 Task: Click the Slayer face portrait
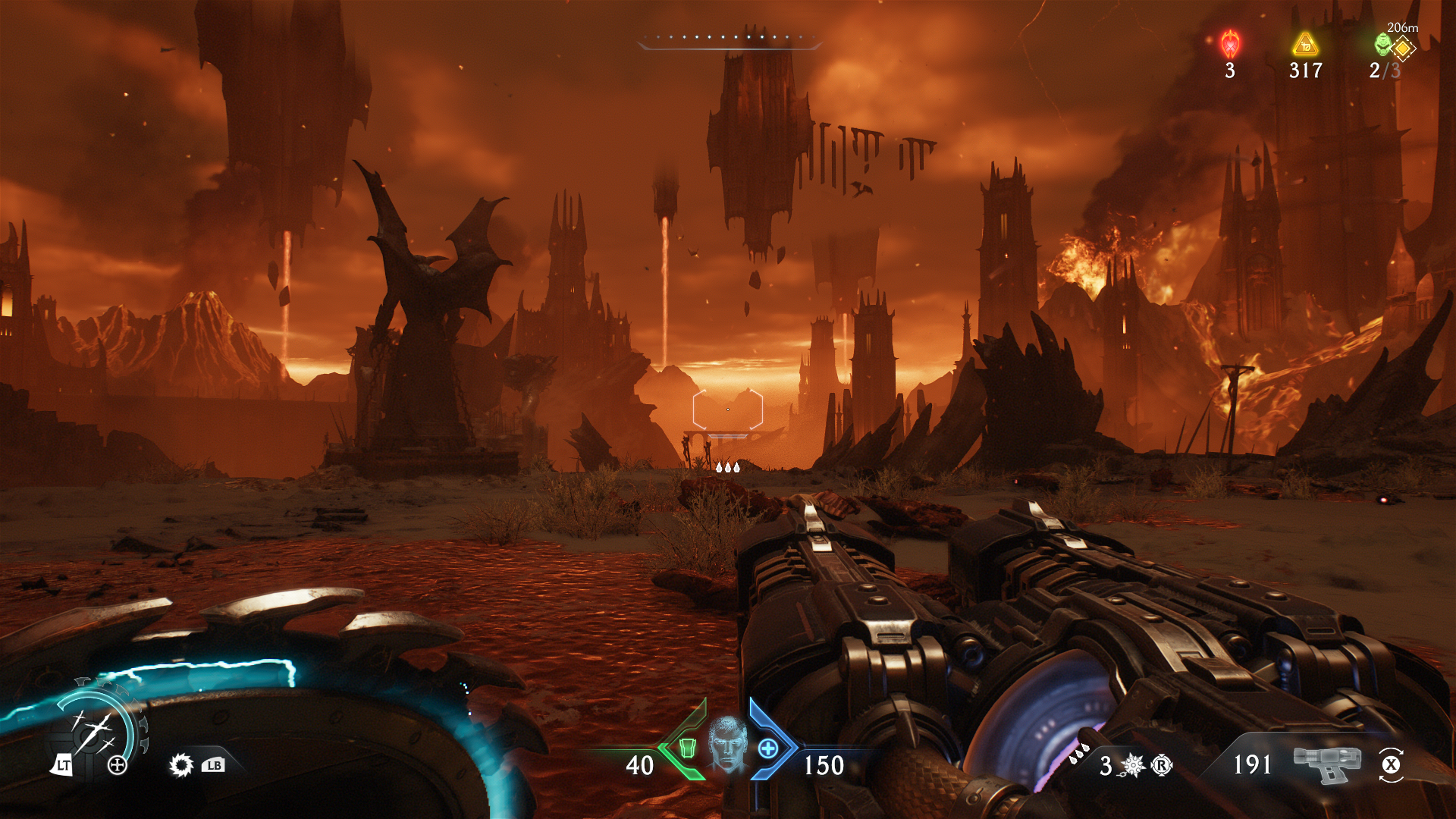728,745
